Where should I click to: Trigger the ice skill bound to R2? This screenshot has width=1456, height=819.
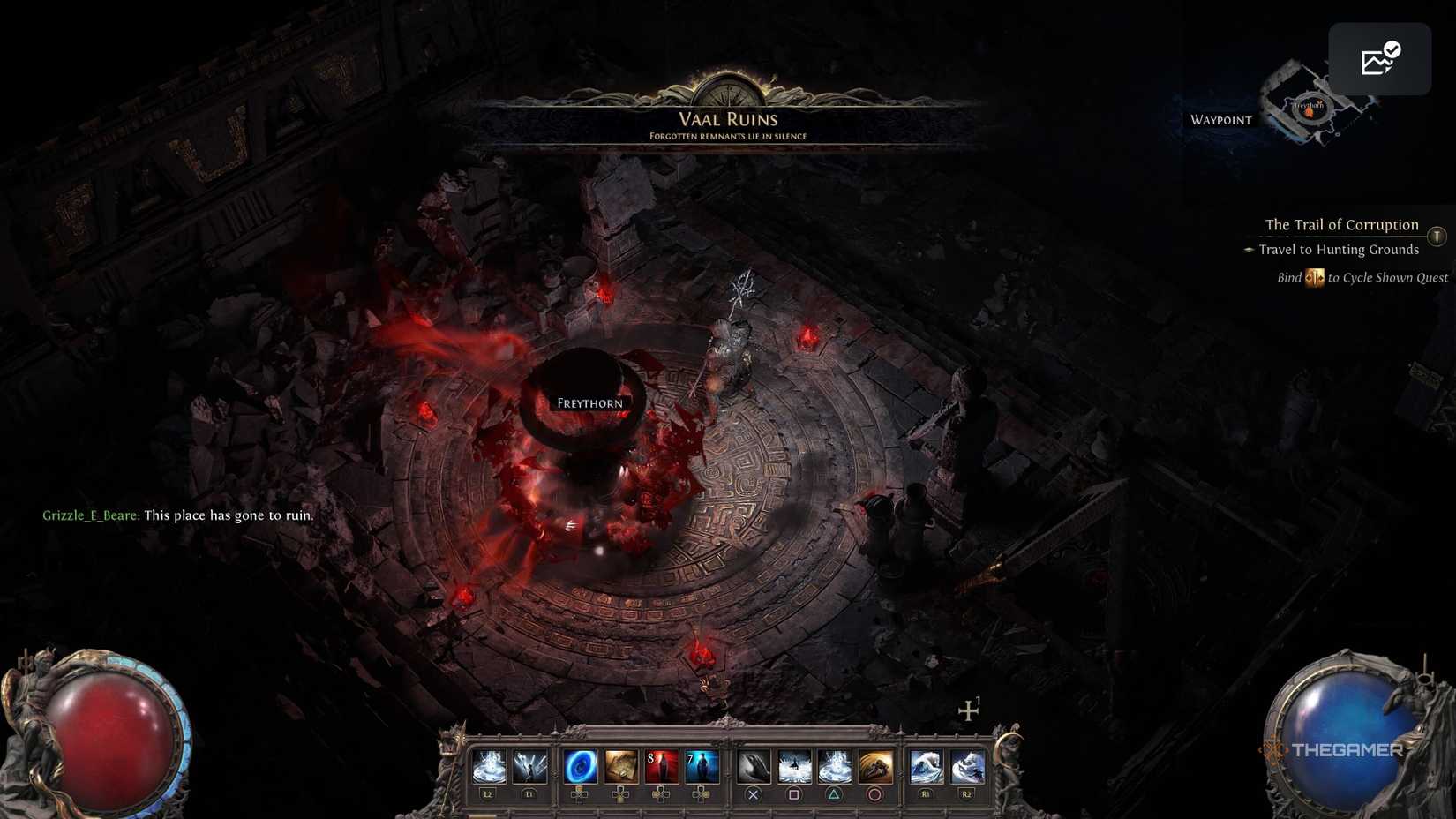point(964,766)
